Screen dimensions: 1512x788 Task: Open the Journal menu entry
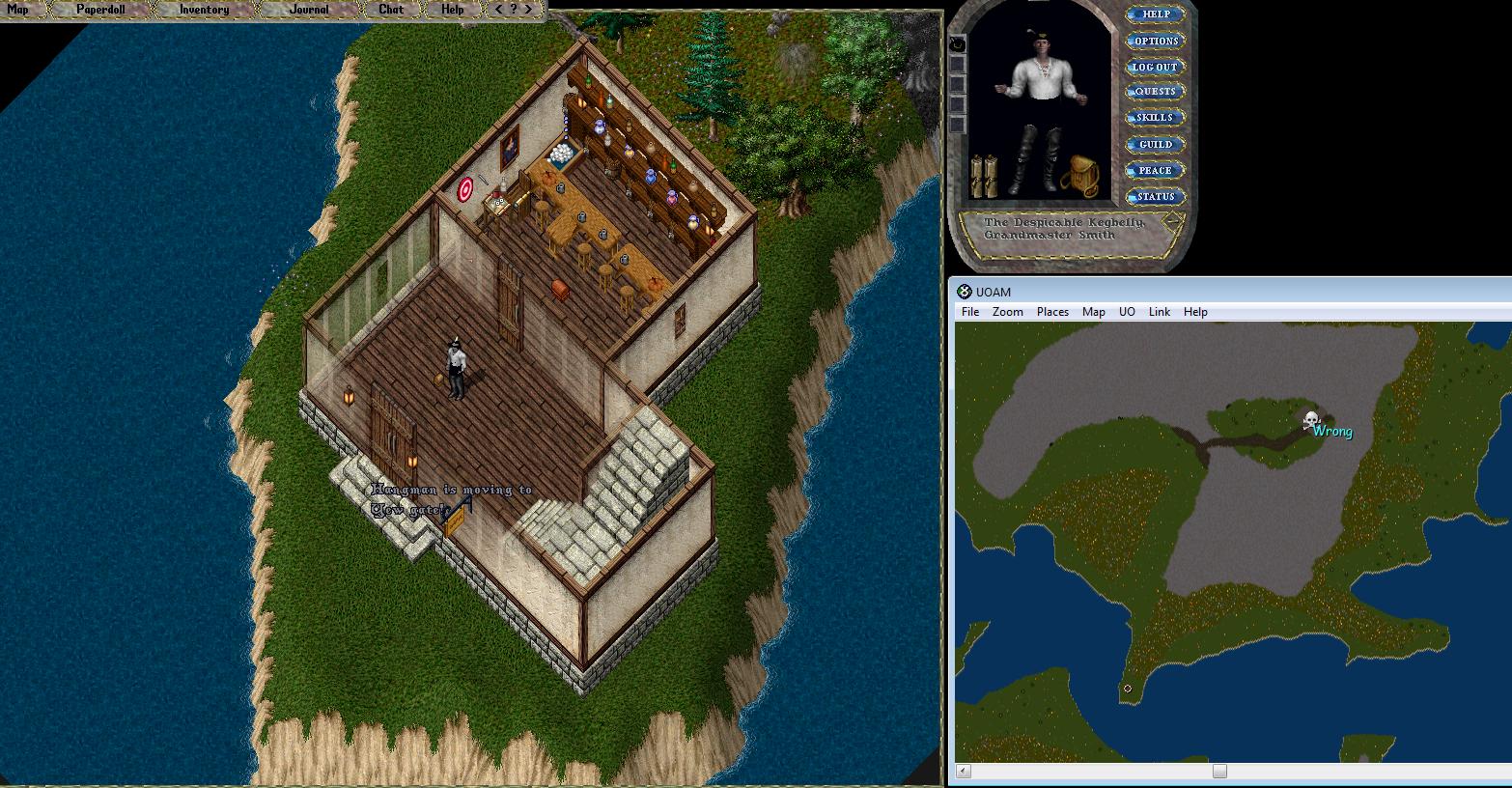309,10
